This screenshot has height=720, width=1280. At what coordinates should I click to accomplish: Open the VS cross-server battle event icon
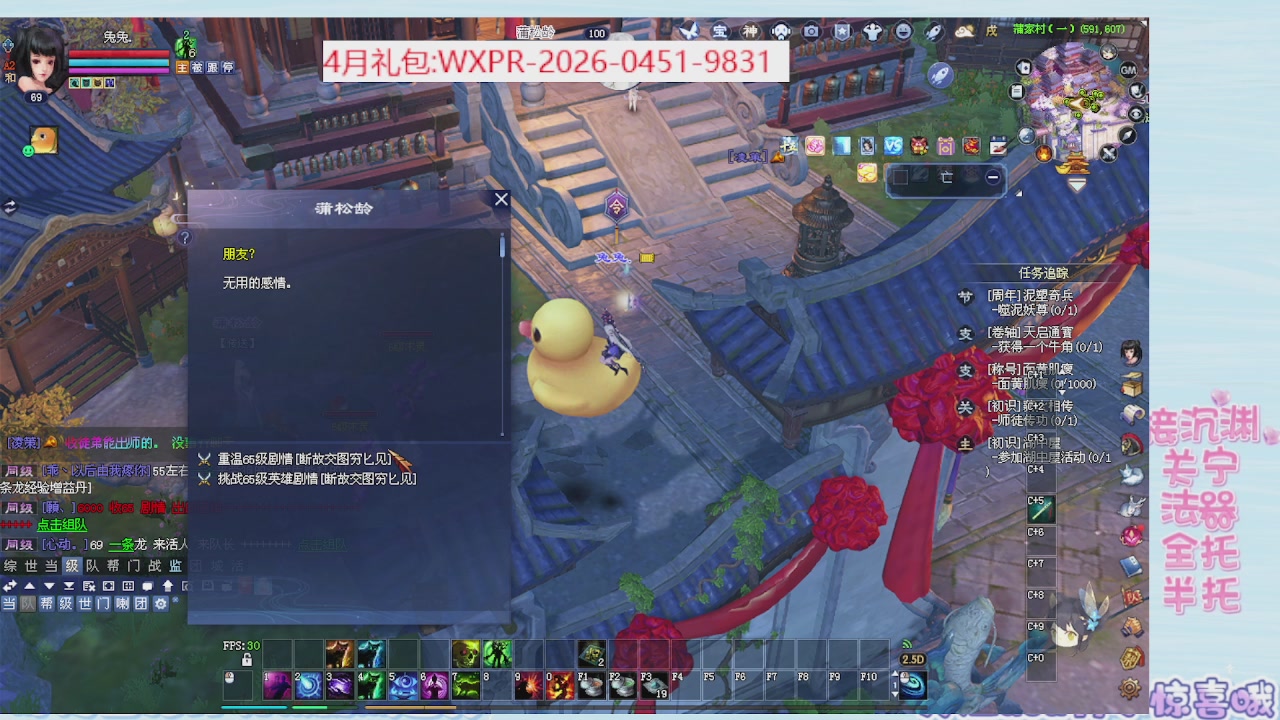point(892,147)
